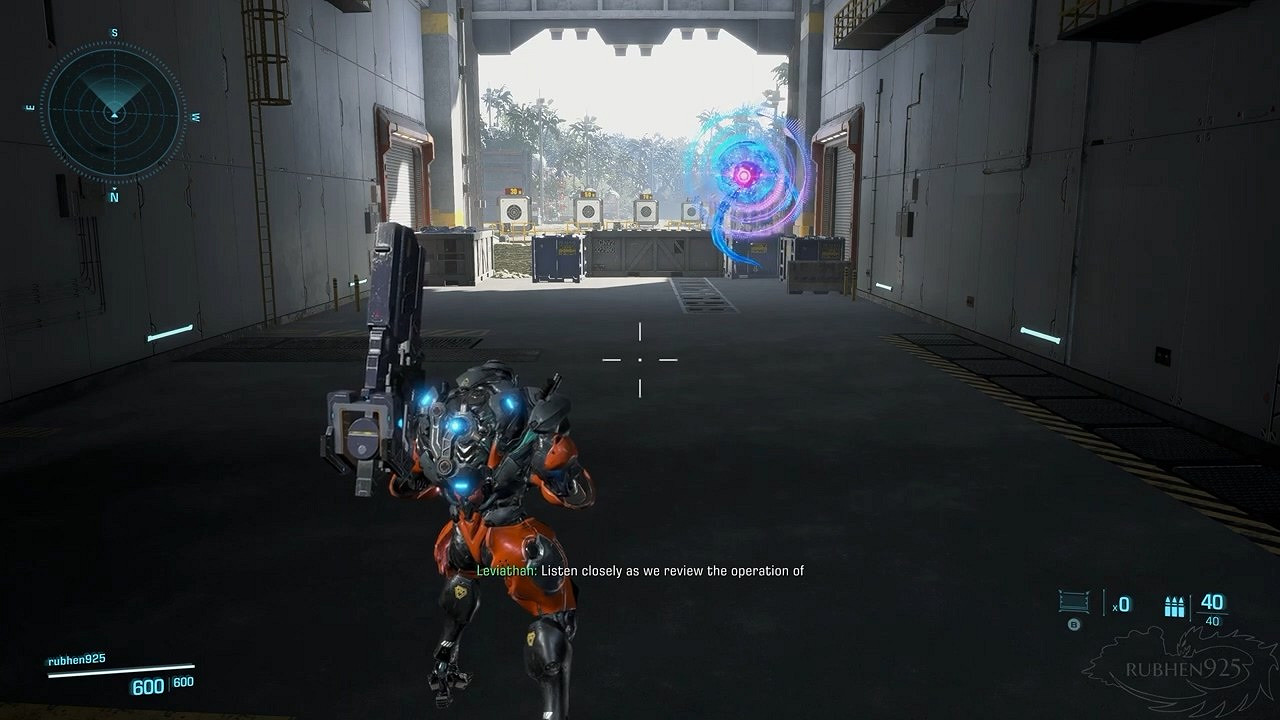This screenshot has height=720, width=1280.
Task: Click the health bar above the 600 value
Action: (x=120, y=670)
